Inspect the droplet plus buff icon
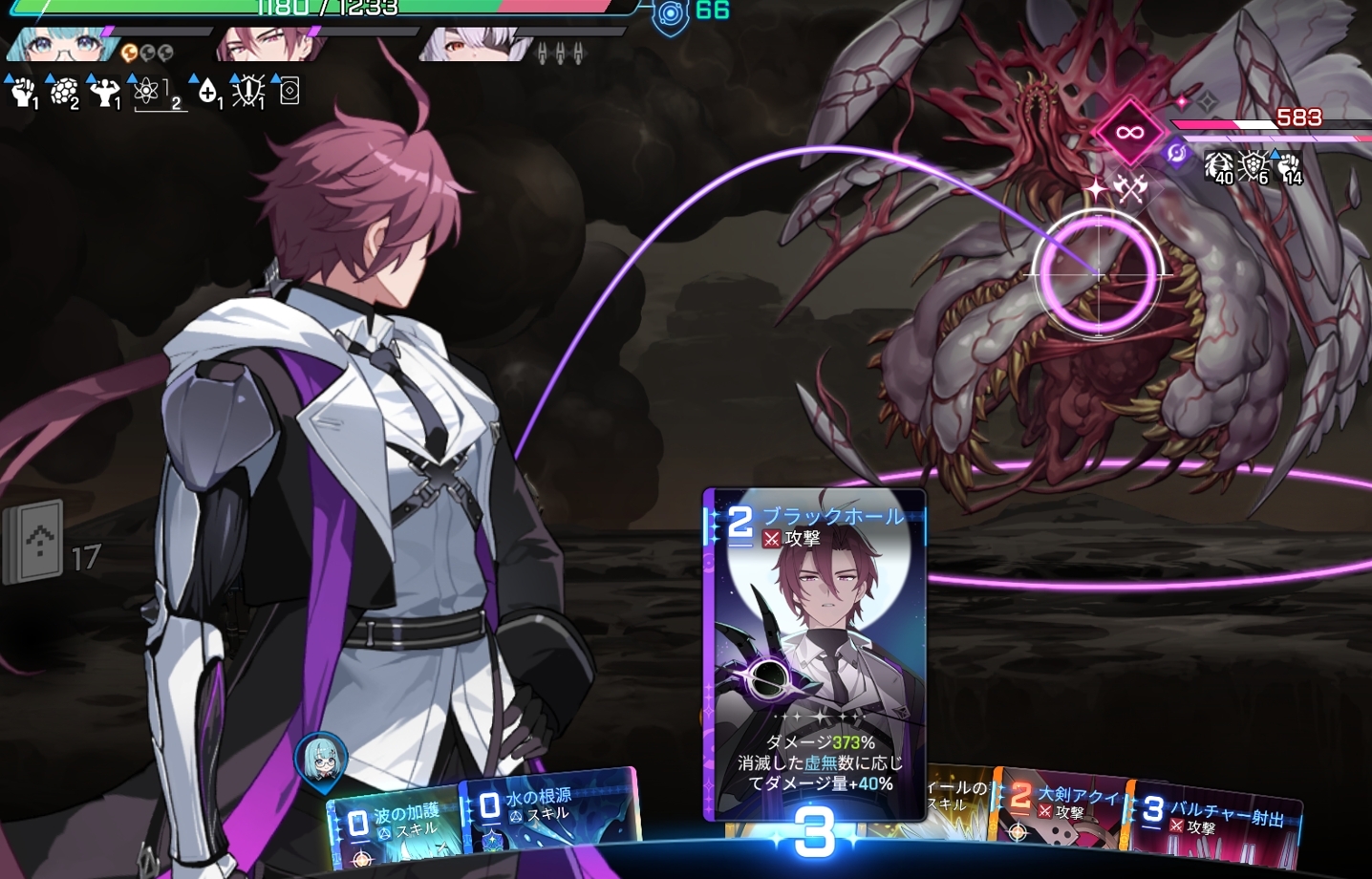Screen dimensions: 1372x879 206,93
